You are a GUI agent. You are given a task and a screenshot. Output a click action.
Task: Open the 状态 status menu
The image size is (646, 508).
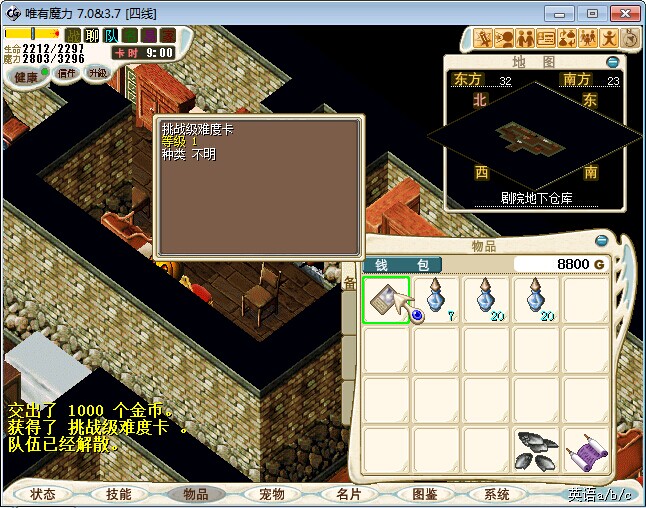pos(43,494)
